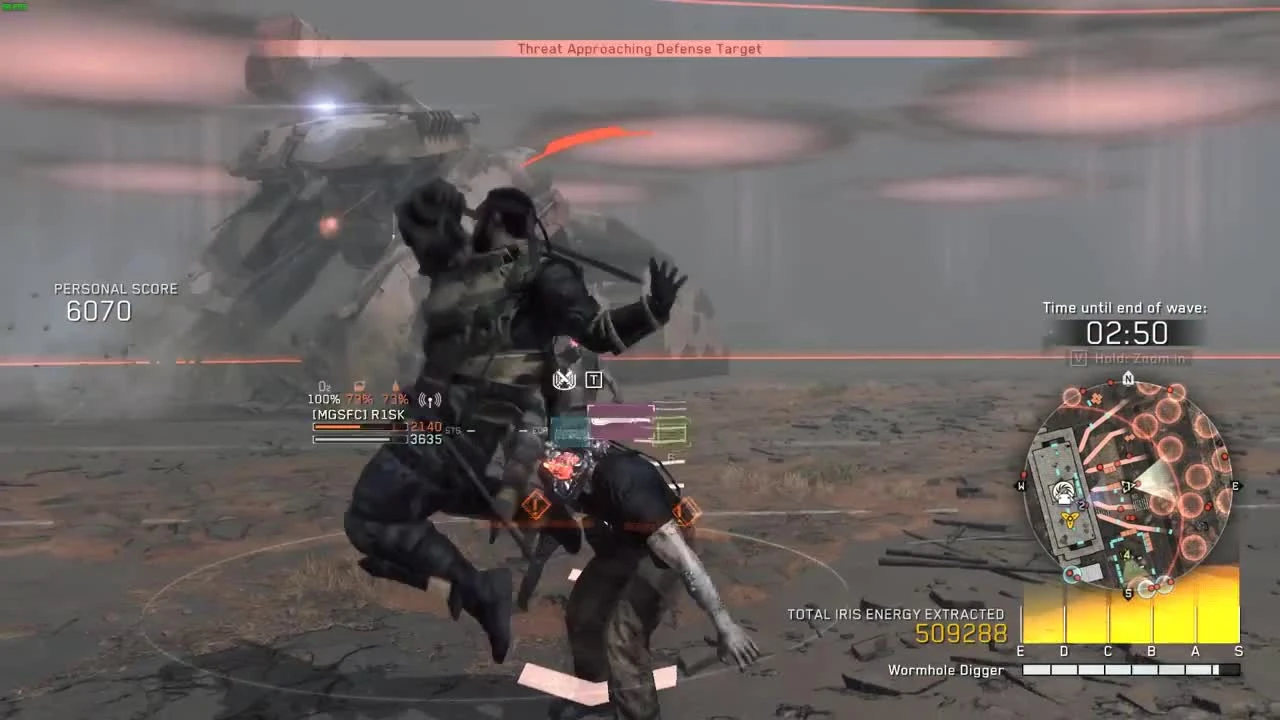Select the radio transceiver signal icon

click(430, 400)
